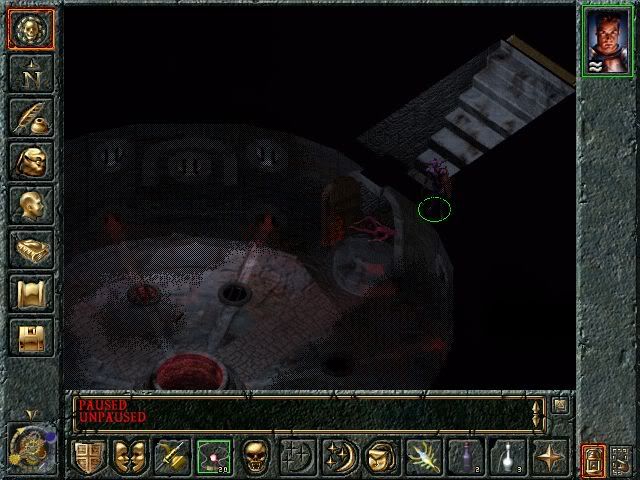Select the highlighted ammunition quick slot
This screenshot has height=480, width=640.
pyautogui.click(x=213, y=457)
